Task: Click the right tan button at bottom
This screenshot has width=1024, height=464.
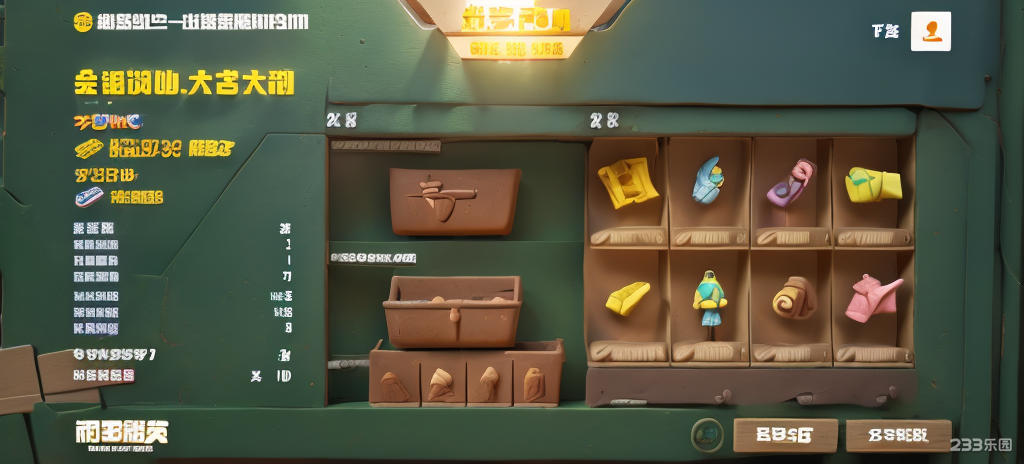Action: tap(898, 435)
